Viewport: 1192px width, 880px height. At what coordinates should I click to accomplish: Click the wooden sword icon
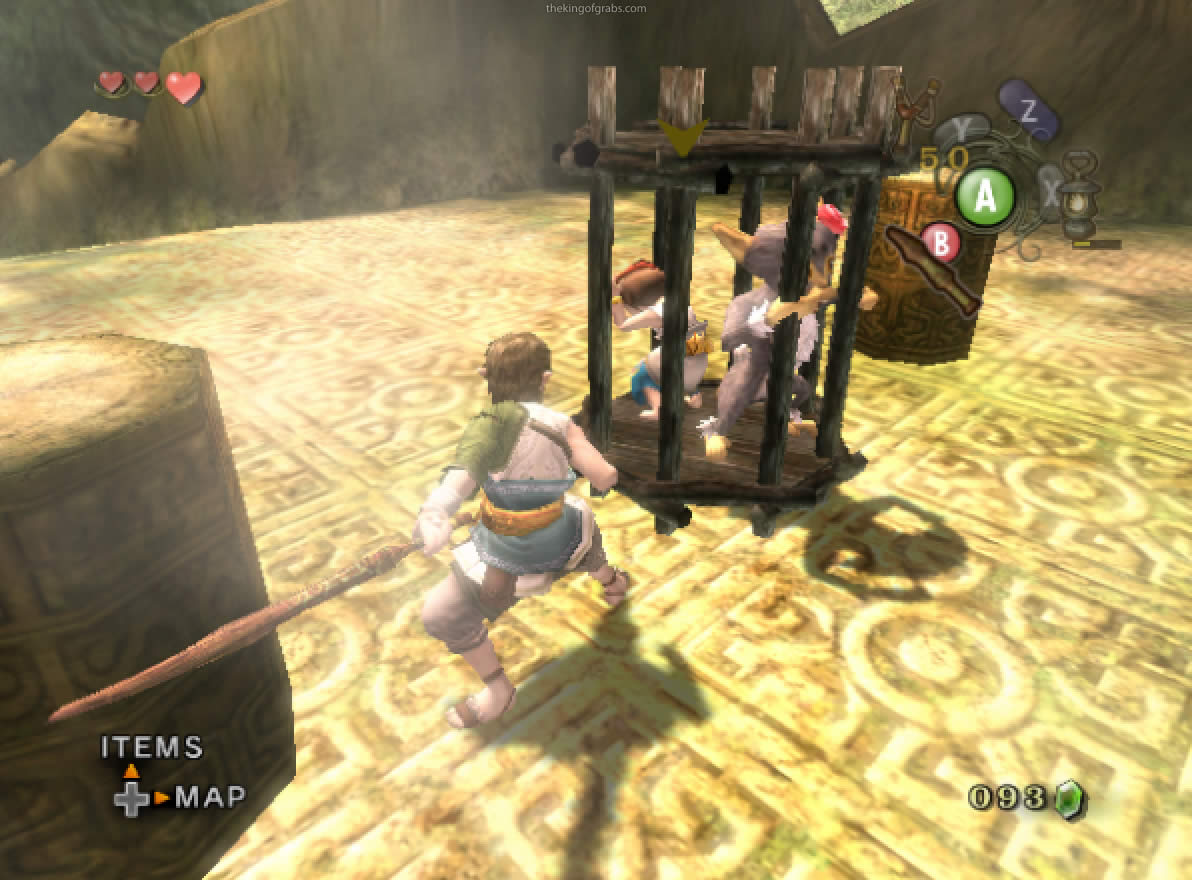click(x=932, y=268)
